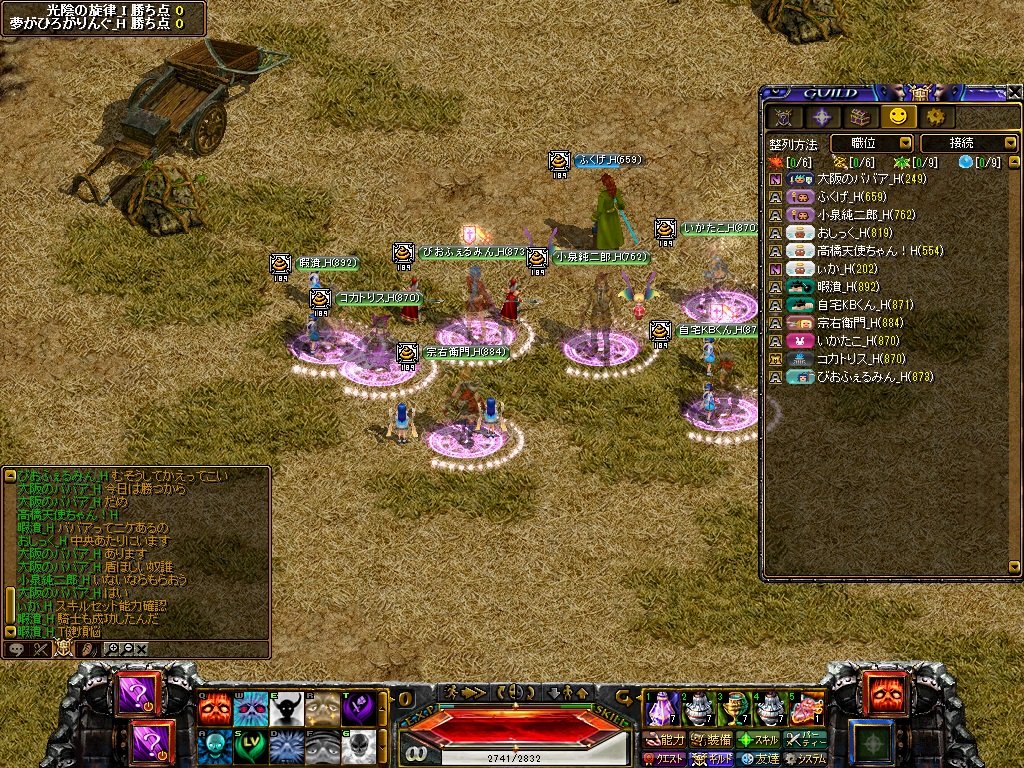Open the 友達 friends list
1024x768 pixels.
(x=758, y=759)
